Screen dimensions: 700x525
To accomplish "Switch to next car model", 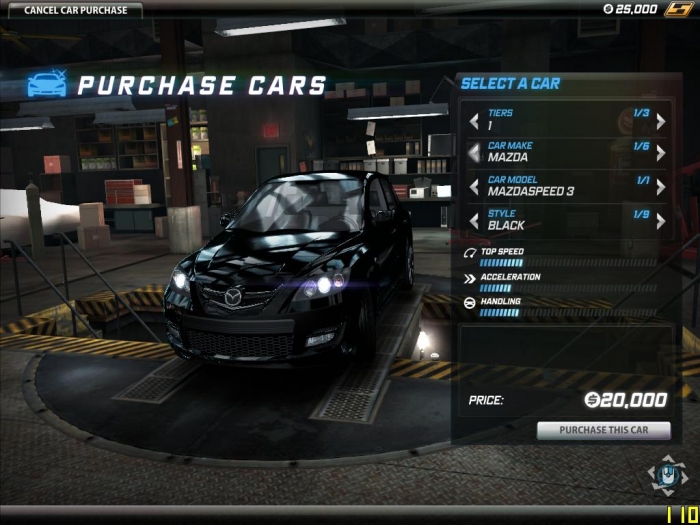I will pyautogui.click(x=660, y=187).
